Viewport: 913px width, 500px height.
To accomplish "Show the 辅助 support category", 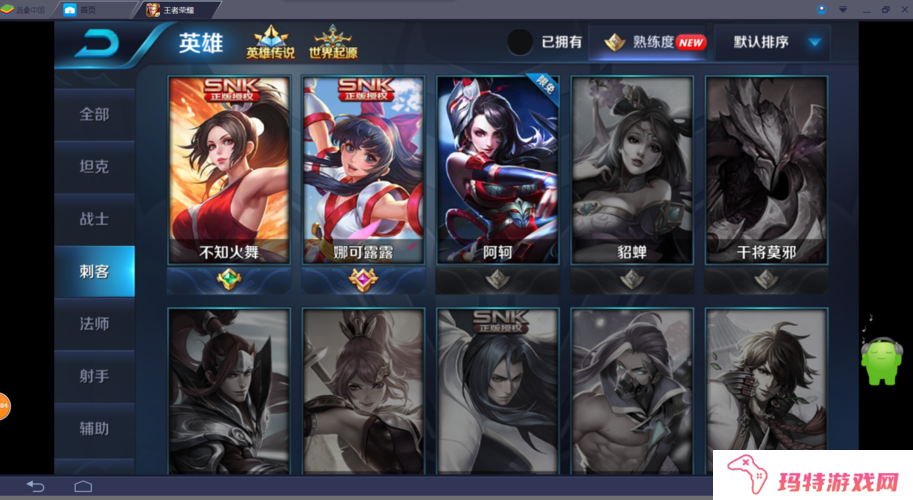I will [x=94, y=428].
